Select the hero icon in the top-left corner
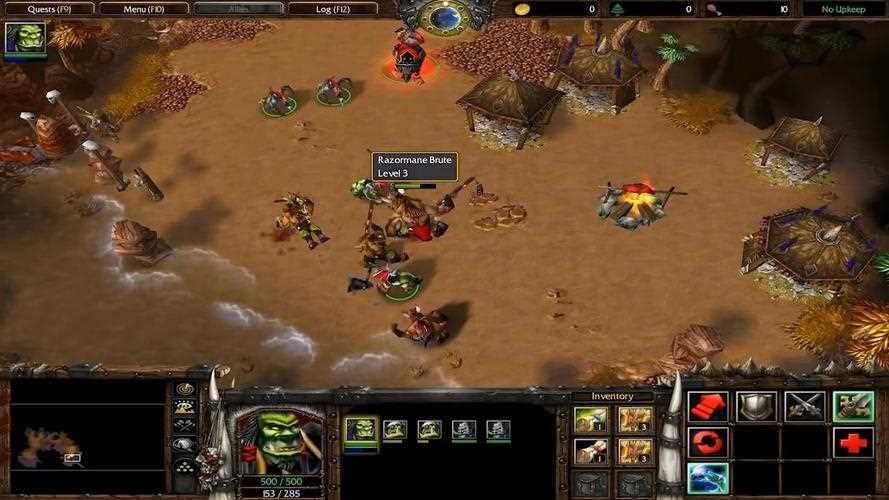The width and height of the screenshot is (889, 500). click(x=25, y=38)
